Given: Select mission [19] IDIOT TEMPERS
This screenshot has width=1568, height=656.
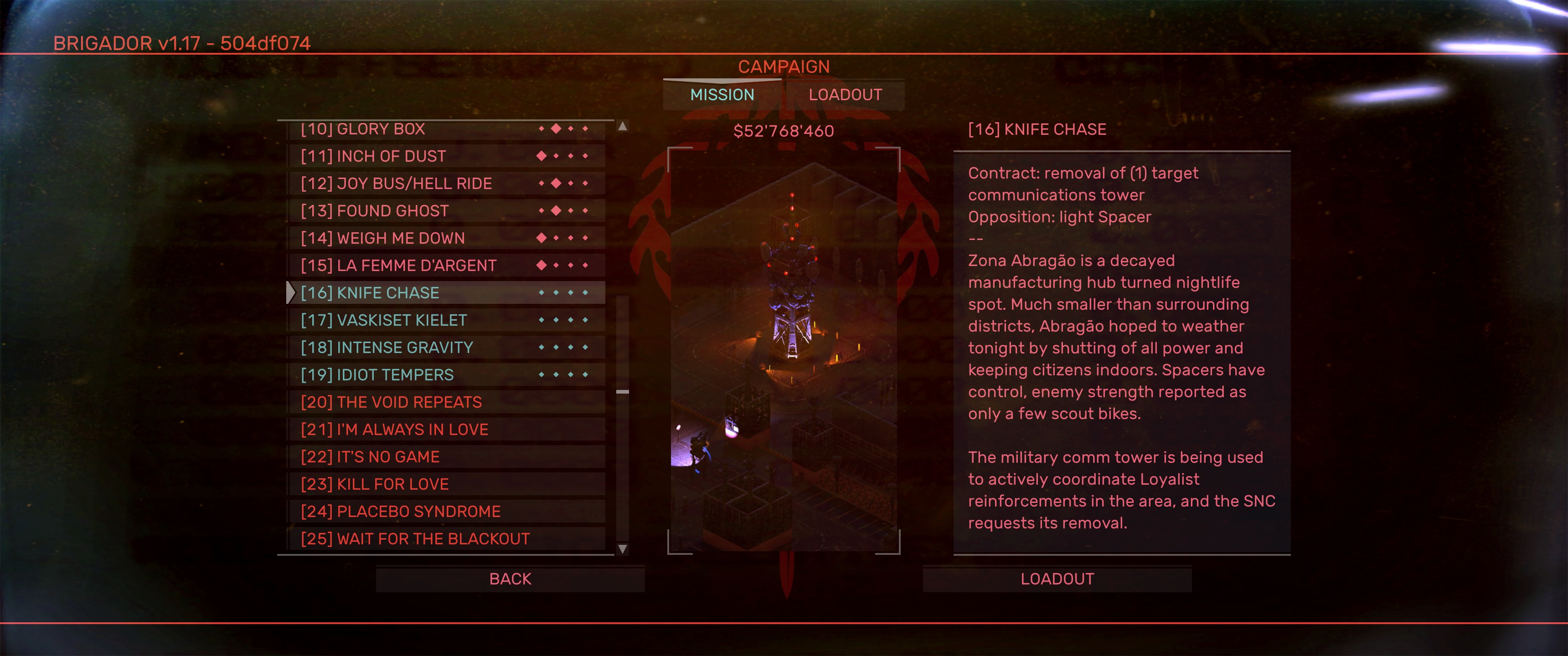Looking at the screenshot, I should pos(446,375).
